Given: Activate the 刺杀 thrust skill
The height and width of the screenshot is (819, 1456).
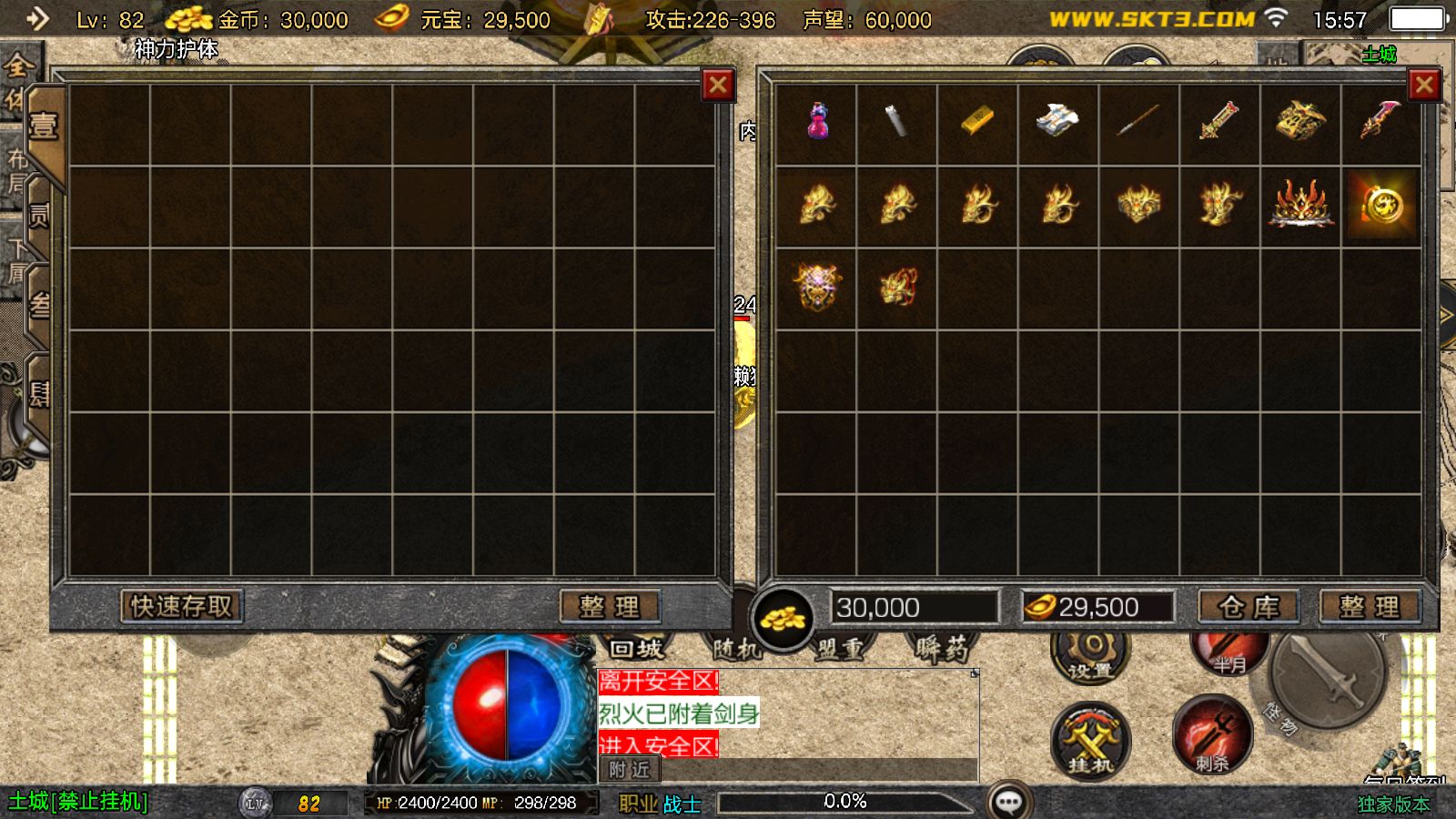Looking at the screenshot, I should (x=1212, y=735).
